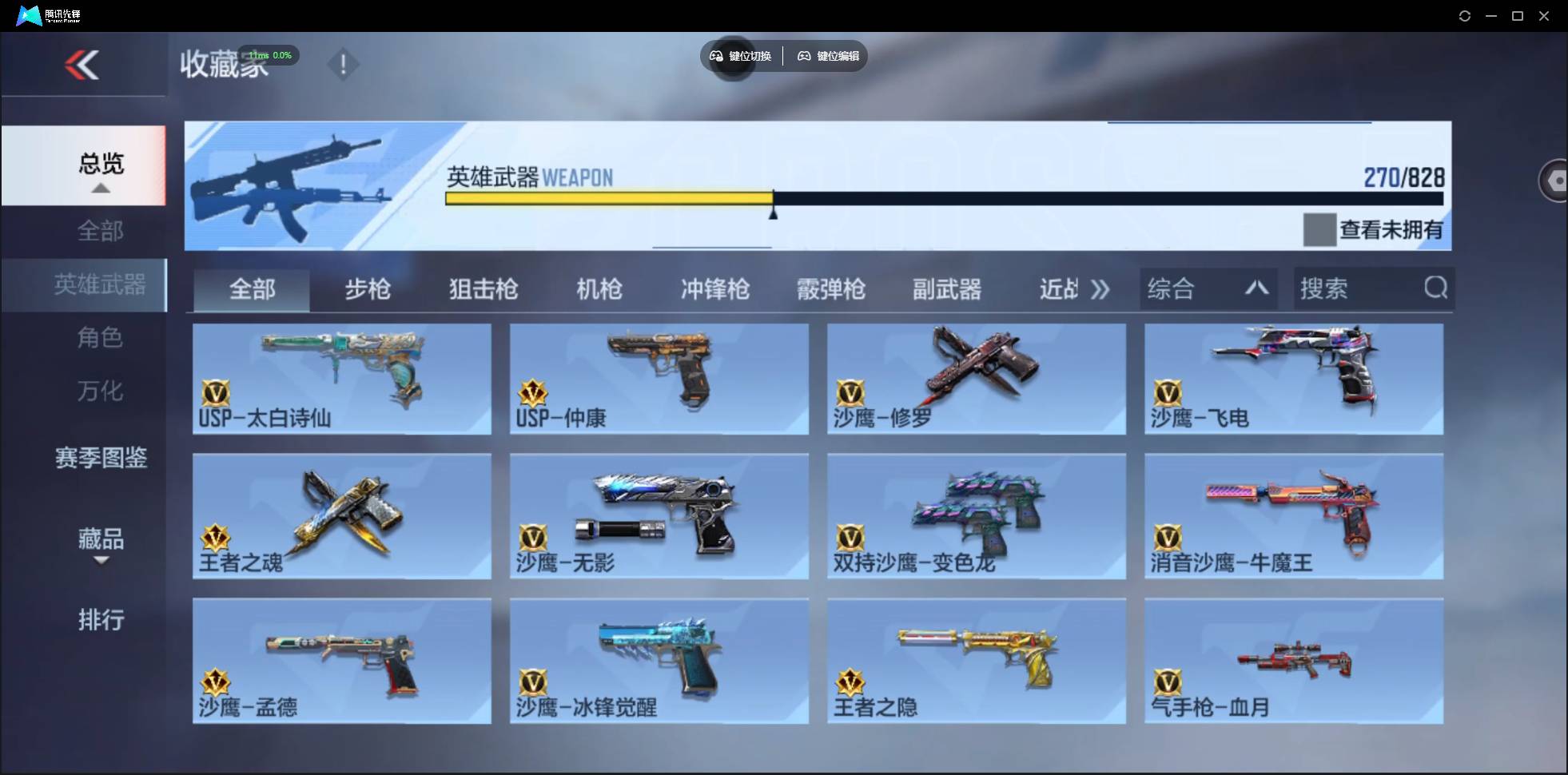Click the yellow weapon progress bar
Viewport: 1568px width, 775px height.
point(607,198)
